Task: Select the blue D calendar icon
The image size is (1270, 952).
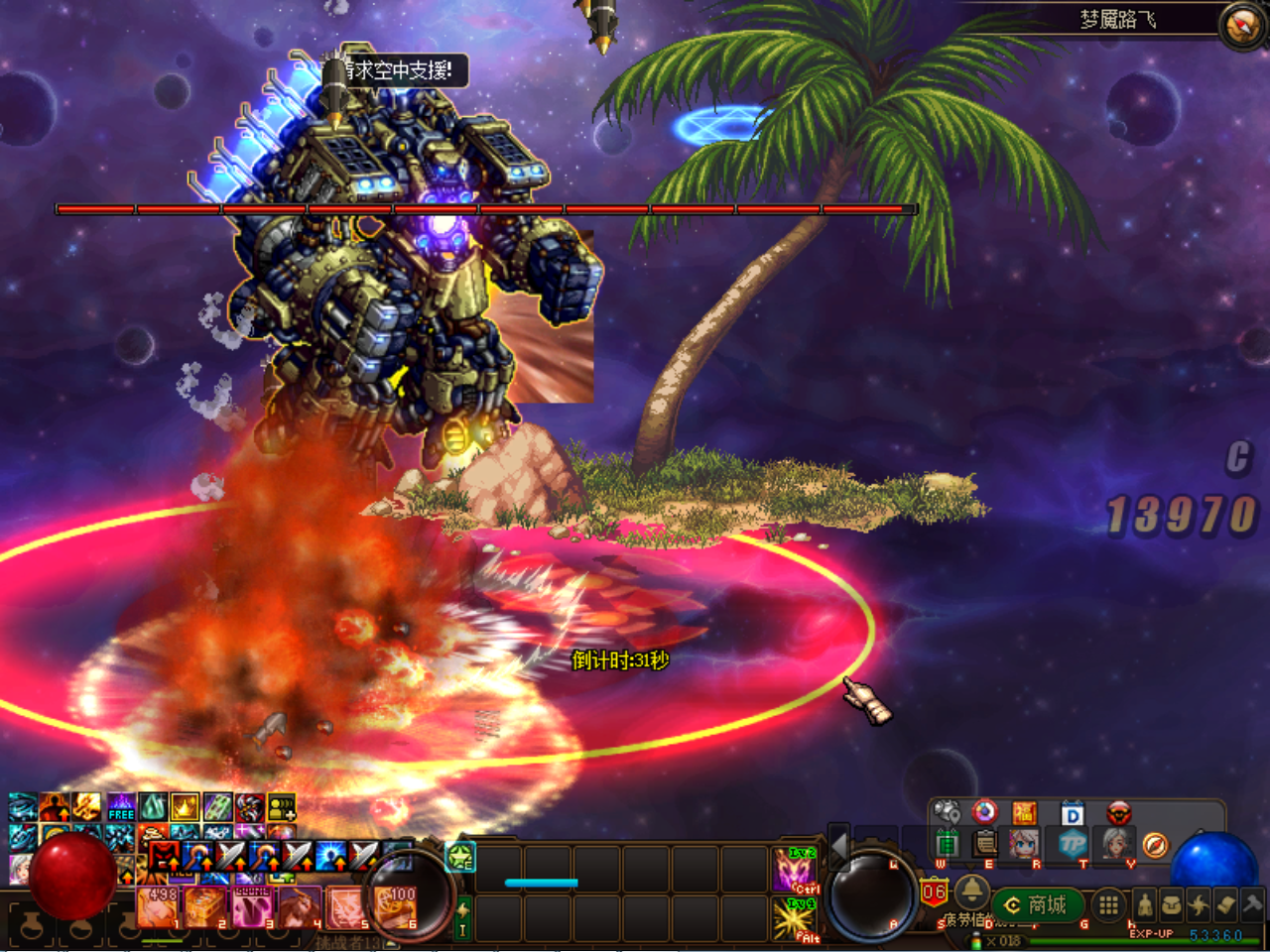Action: pyautogui.click(x=1073, y=814)
